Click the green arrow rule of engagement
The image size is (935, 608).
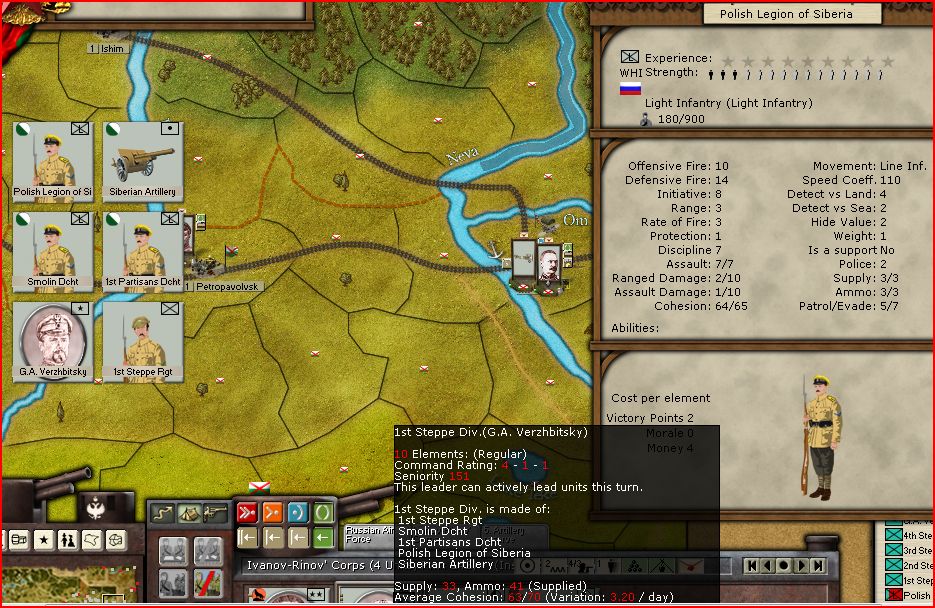[x=322, y=538]
